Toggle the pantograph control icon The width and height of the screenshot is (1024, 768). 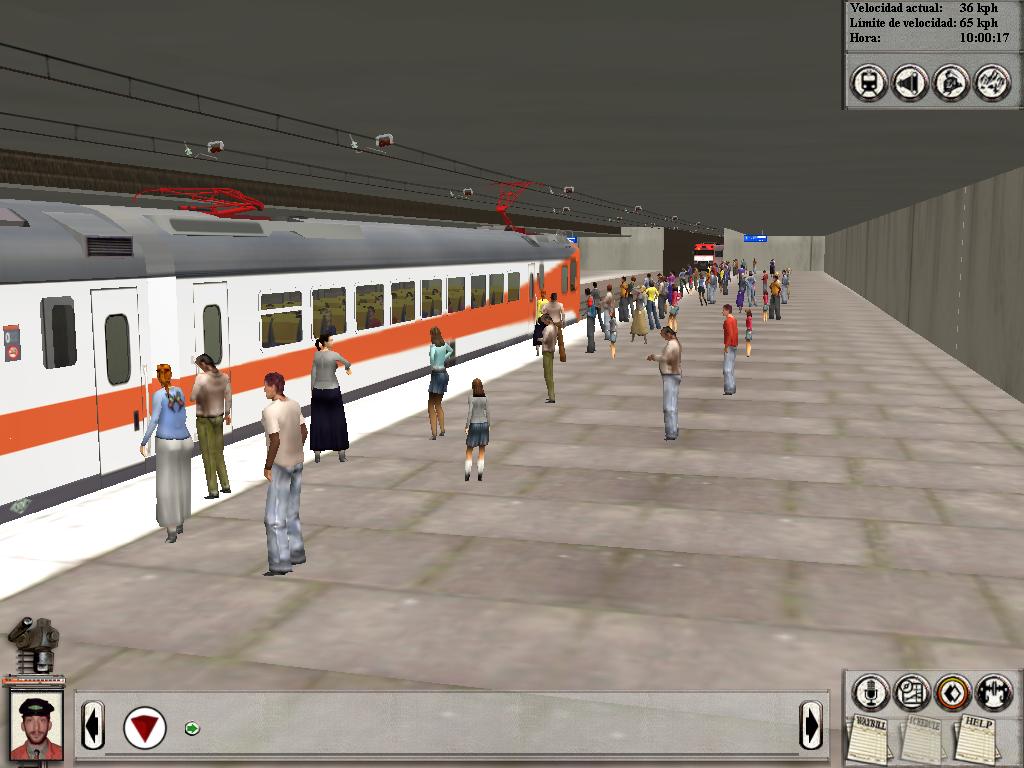click(x=992, y=82)
